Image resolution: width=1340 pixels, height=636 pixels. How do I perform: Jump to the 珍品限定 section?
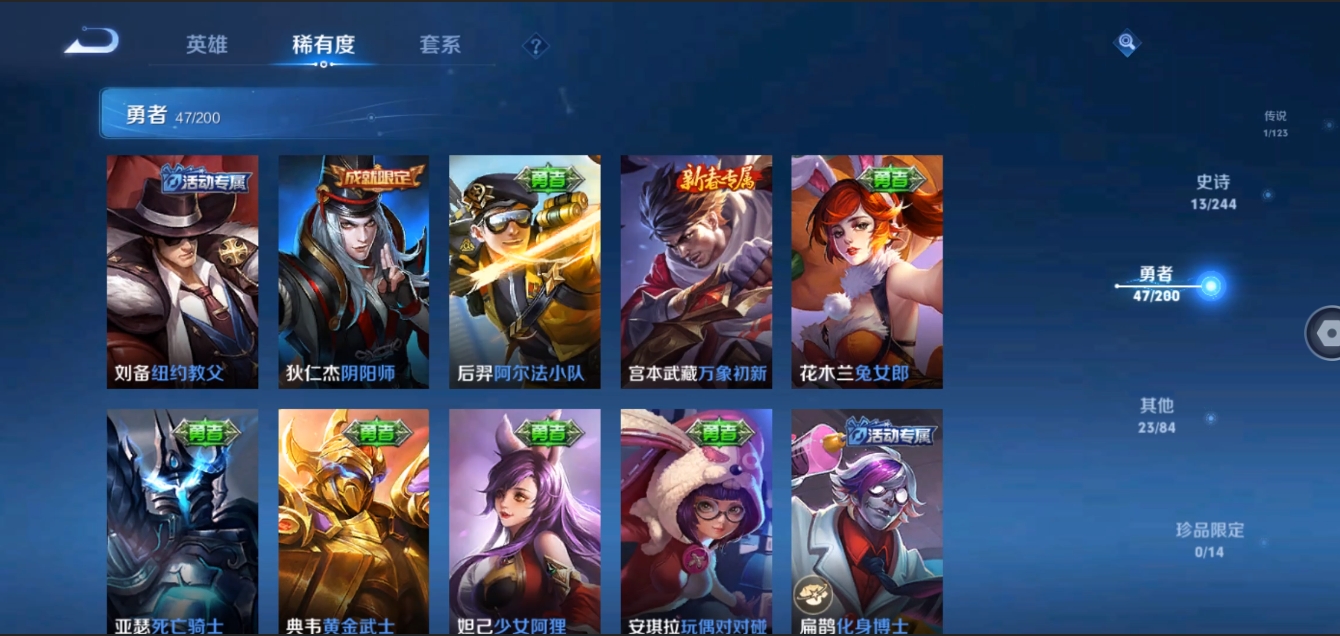(x=1209, y=539)
